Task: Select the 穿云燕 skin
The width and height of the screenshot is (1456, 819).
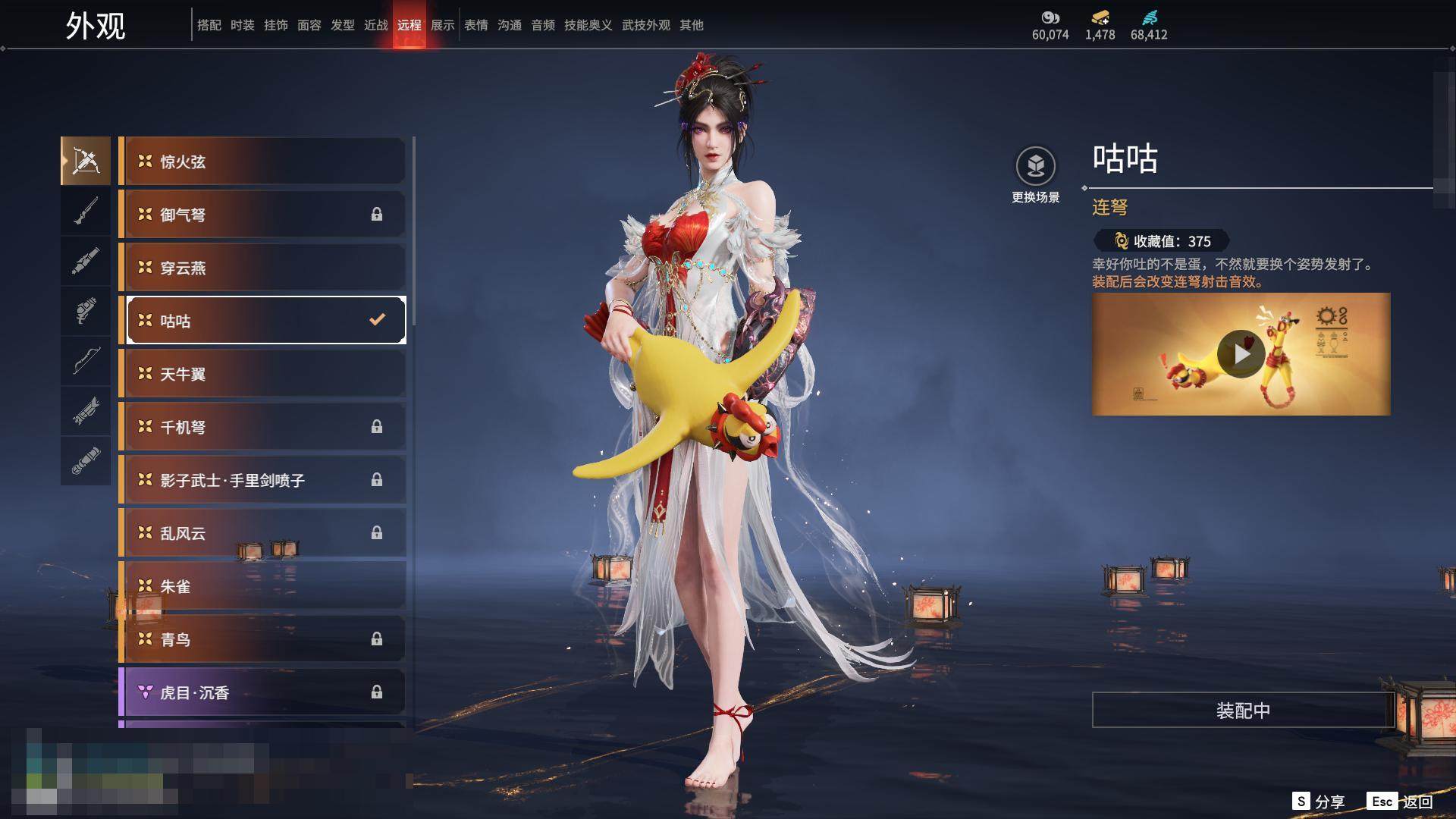Action: (x=262, y=268)
